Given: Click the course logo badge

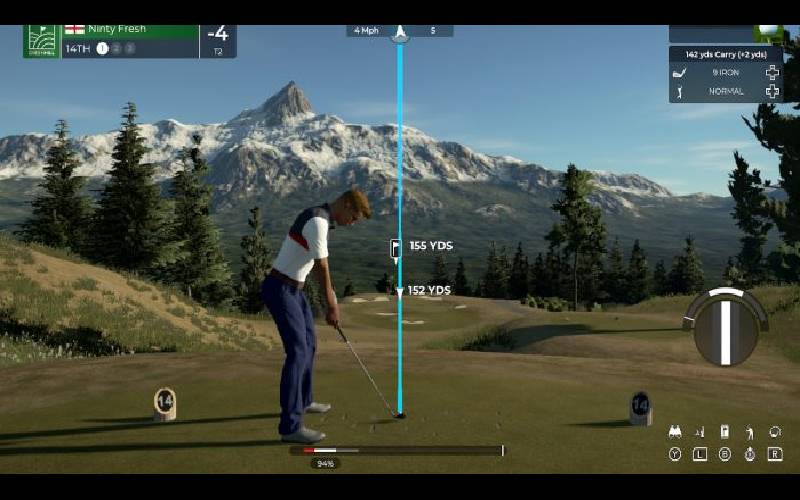Looking at the screenshot, I should [41, 40].
